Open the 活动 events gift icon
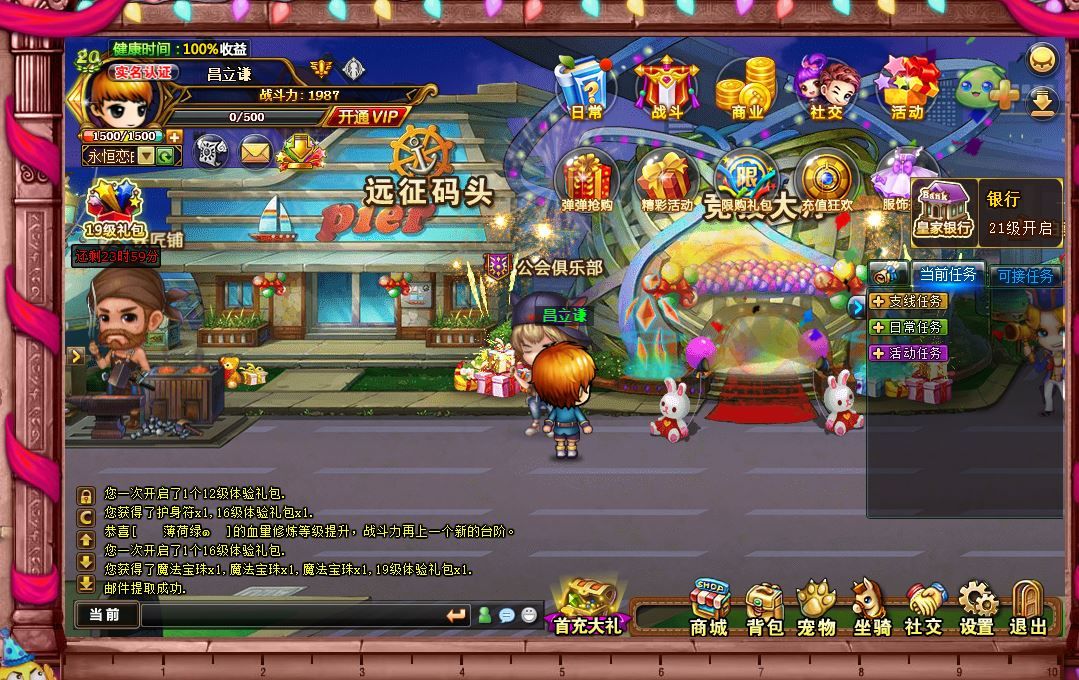Image resolution: width=1079 pixels, height=680 pixels. click(906, 88)
